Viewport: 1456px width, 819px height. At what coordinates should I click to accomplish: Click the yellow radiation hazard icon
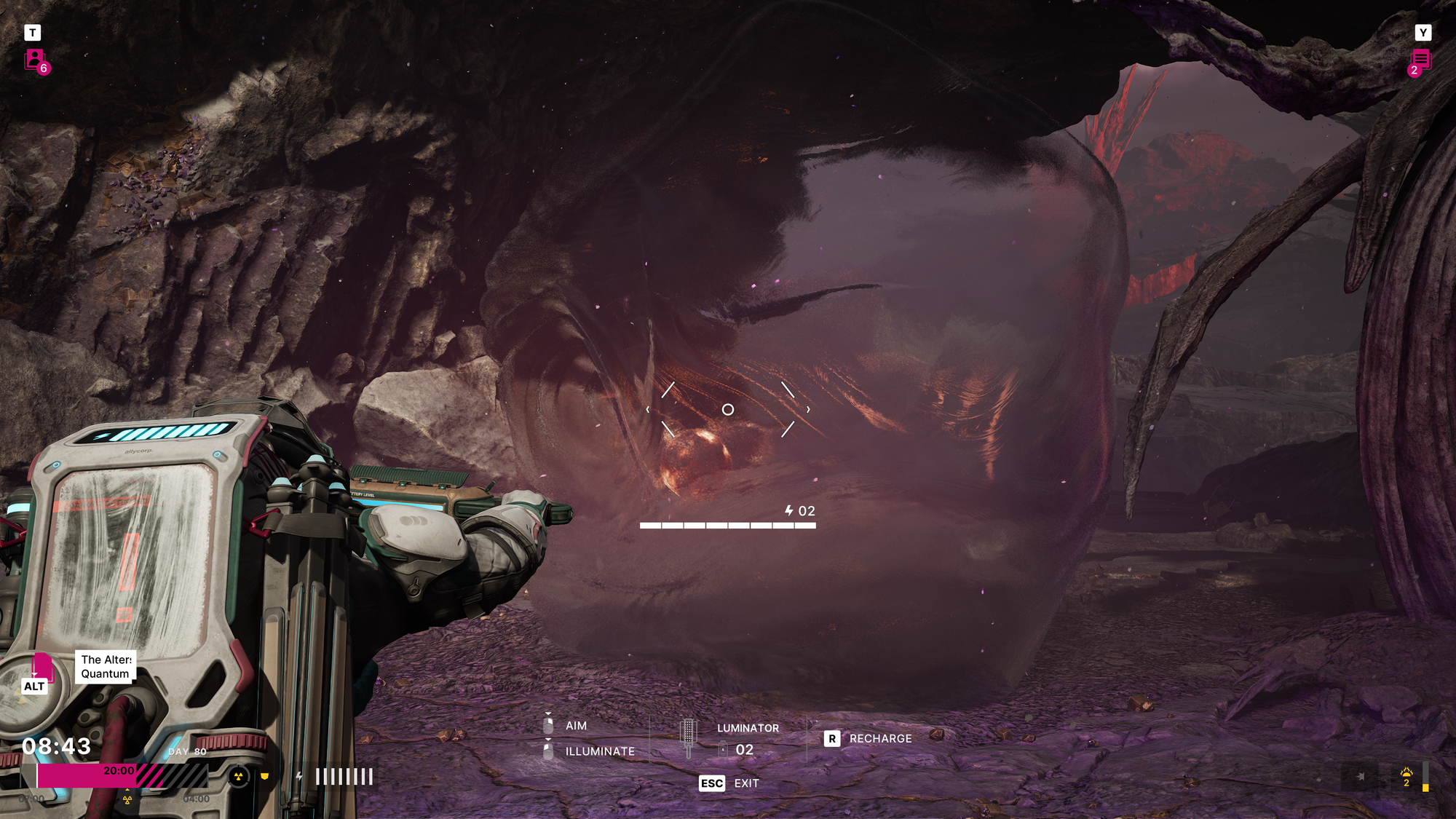238,777
